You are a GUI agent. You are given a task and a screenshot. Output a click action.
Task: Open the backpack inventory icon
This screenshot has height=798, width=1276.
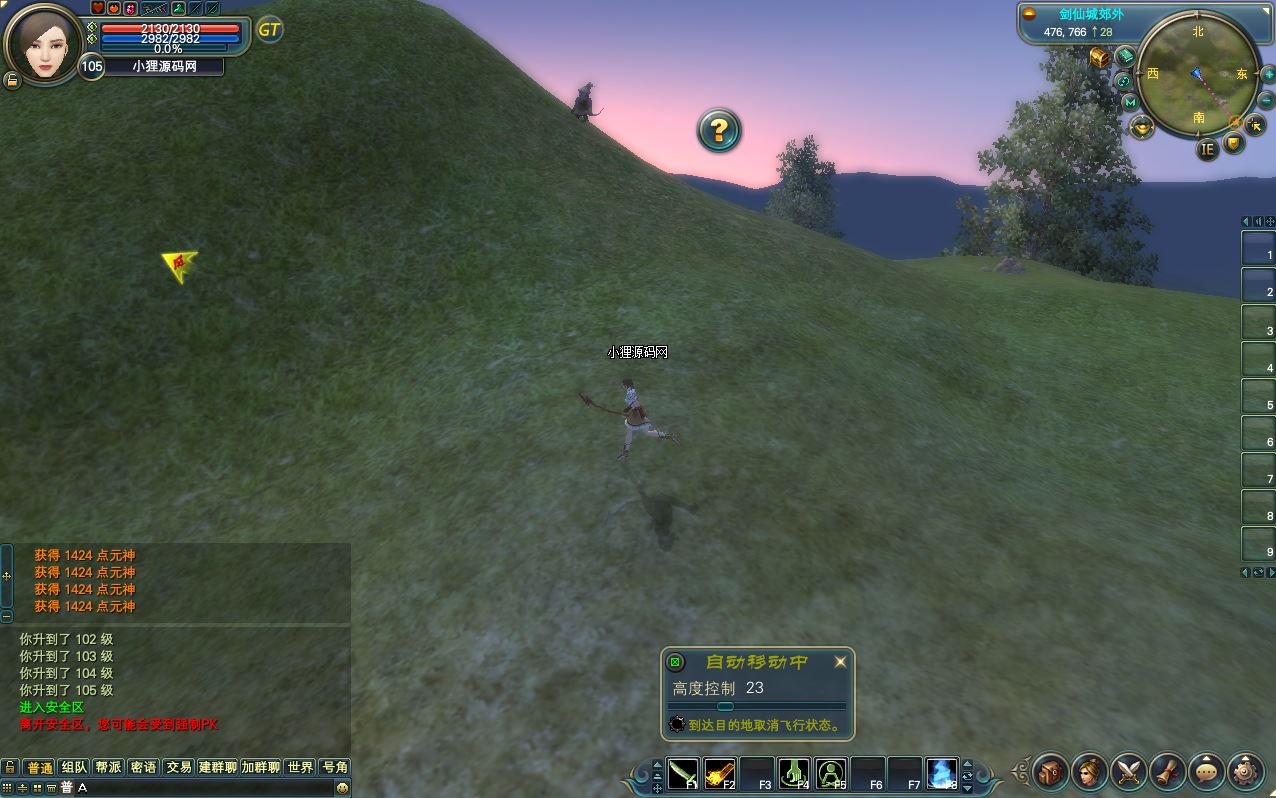(1050, 771)
